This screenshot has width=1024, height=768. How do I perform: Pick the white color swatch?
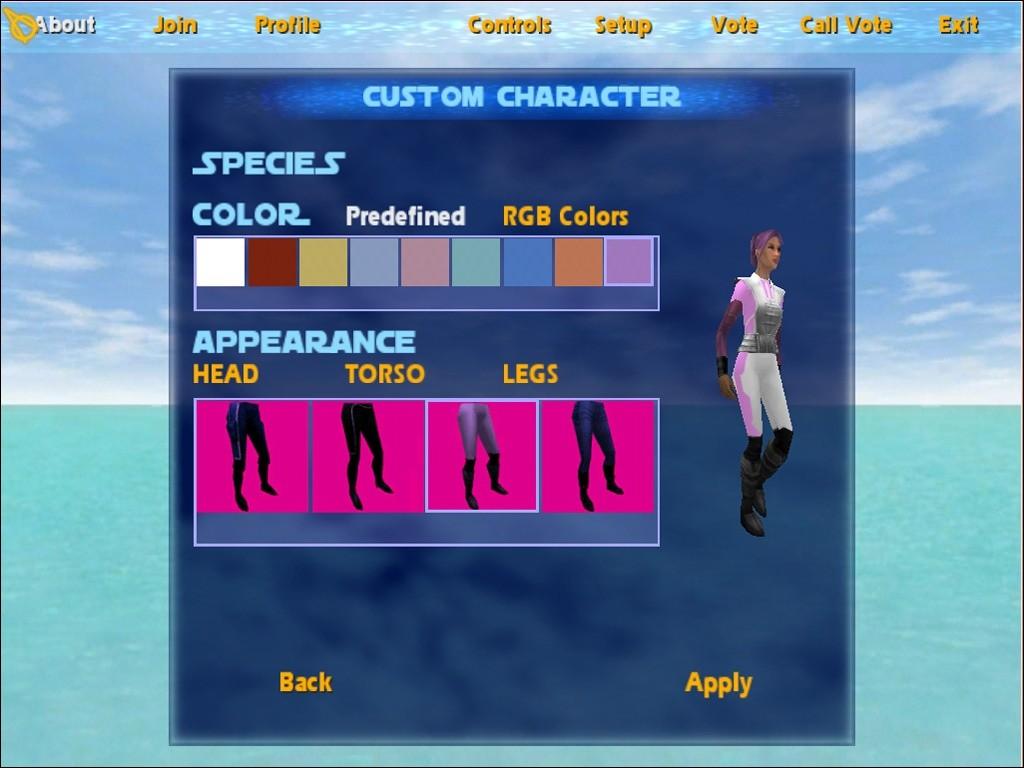pyautogui.click(x=220, y=262)
